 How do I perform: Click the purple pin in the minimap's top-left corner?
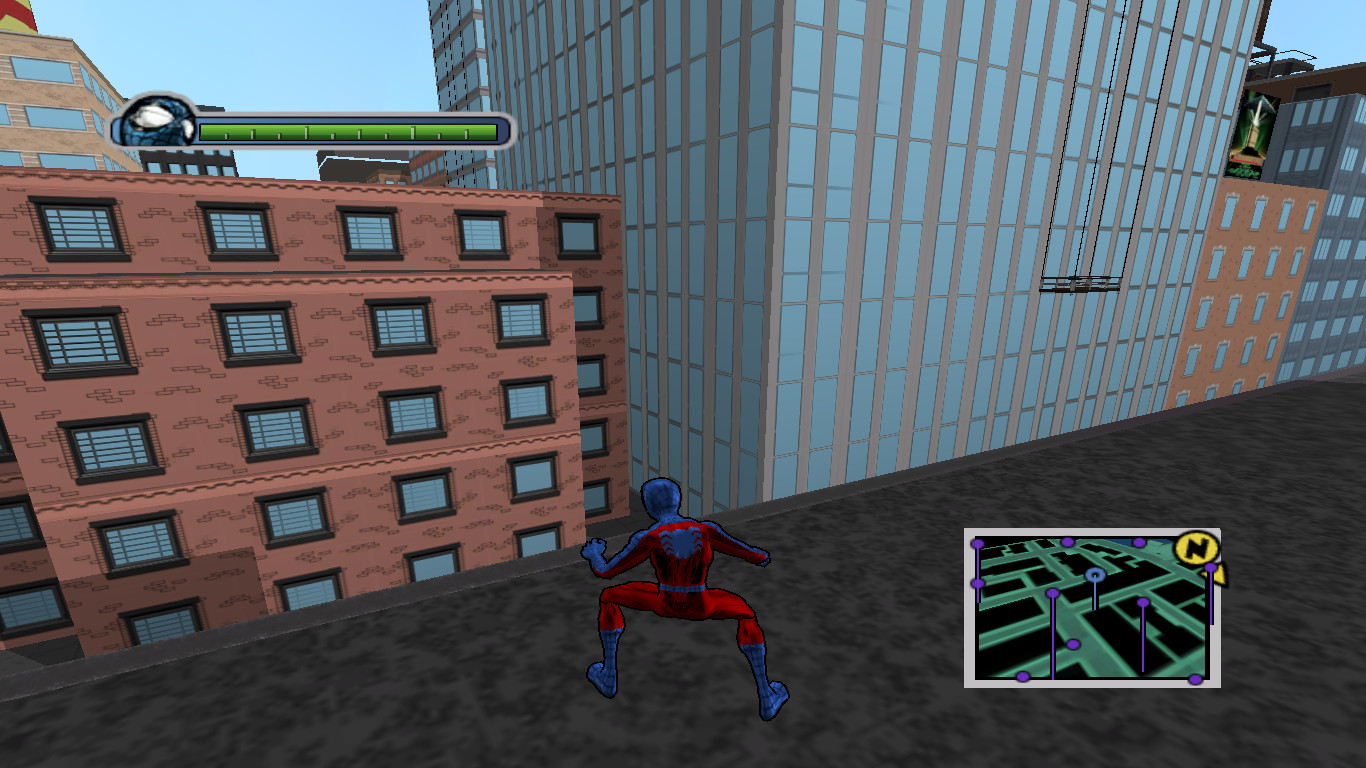(978, 543)
